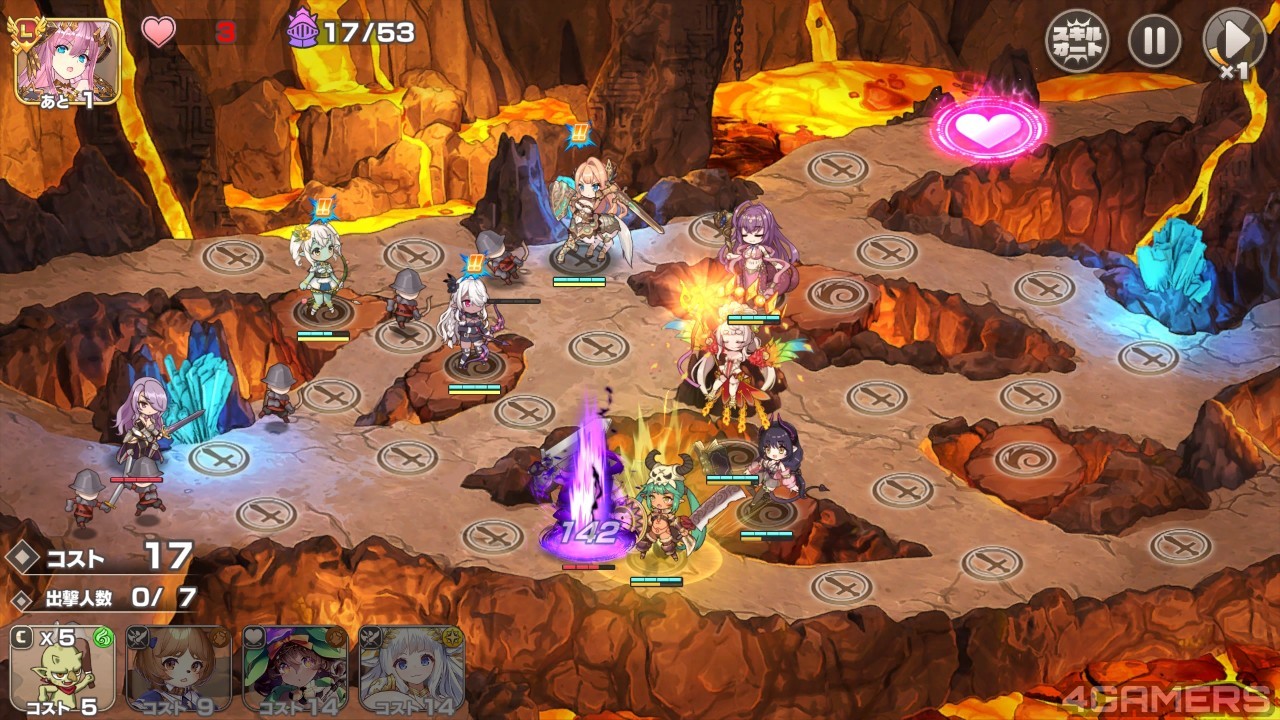Change the x1 game speed
The image size is (1280, 720).
click(x=1233, y=42)
